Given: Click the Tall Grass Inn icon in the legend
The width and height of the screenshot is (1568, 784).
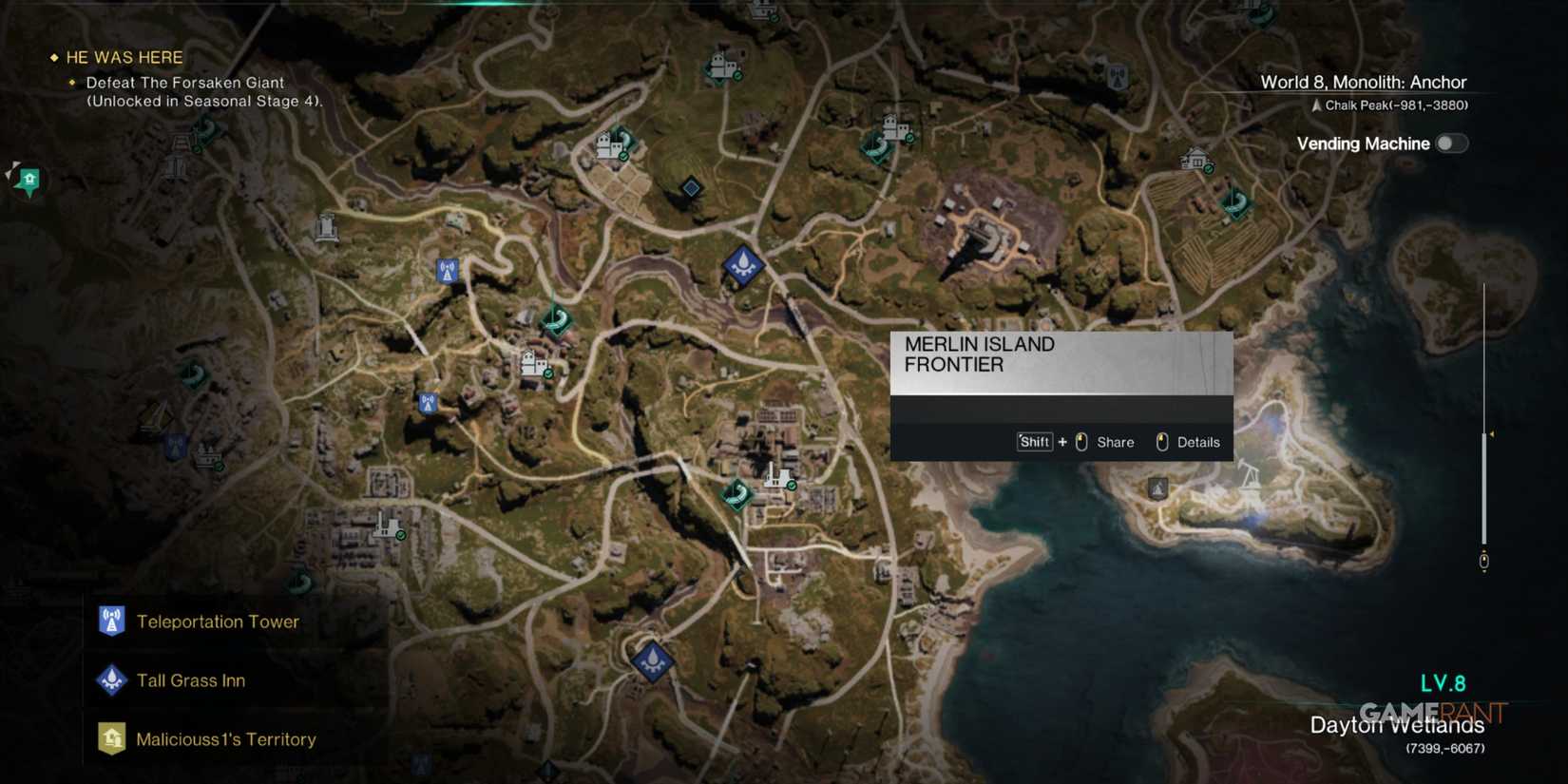Looking at the screenshot, I should click(x=111, y=679).
